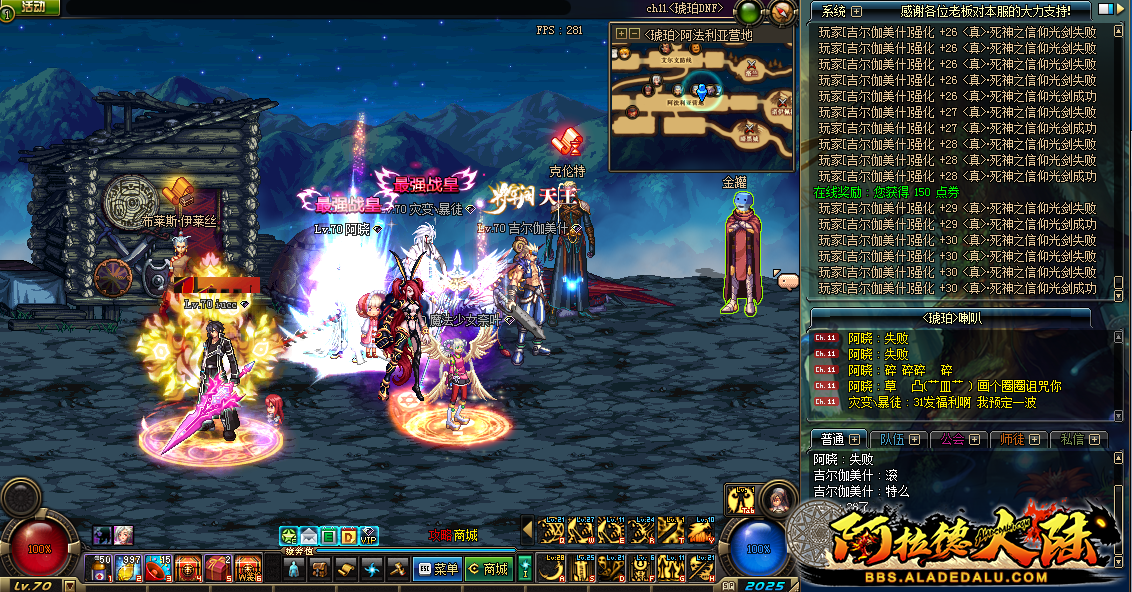Use the HP potion in quick slot 1
Screen dimensions: 1132x592
[99, 568]
